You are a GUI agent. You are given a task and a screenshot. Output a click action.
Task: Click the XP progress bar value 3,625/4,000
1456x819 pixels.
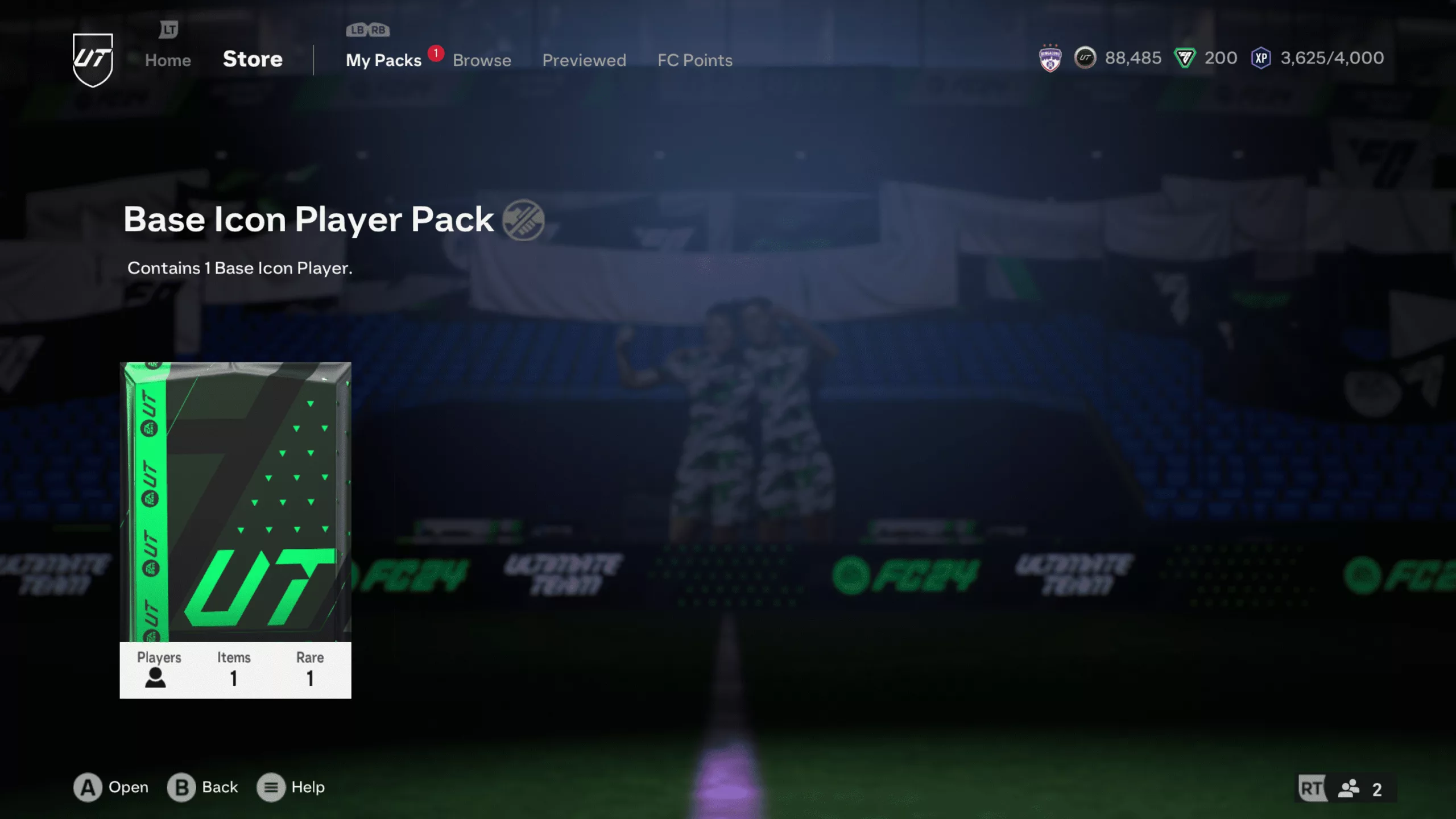(x=1331, y=57)
